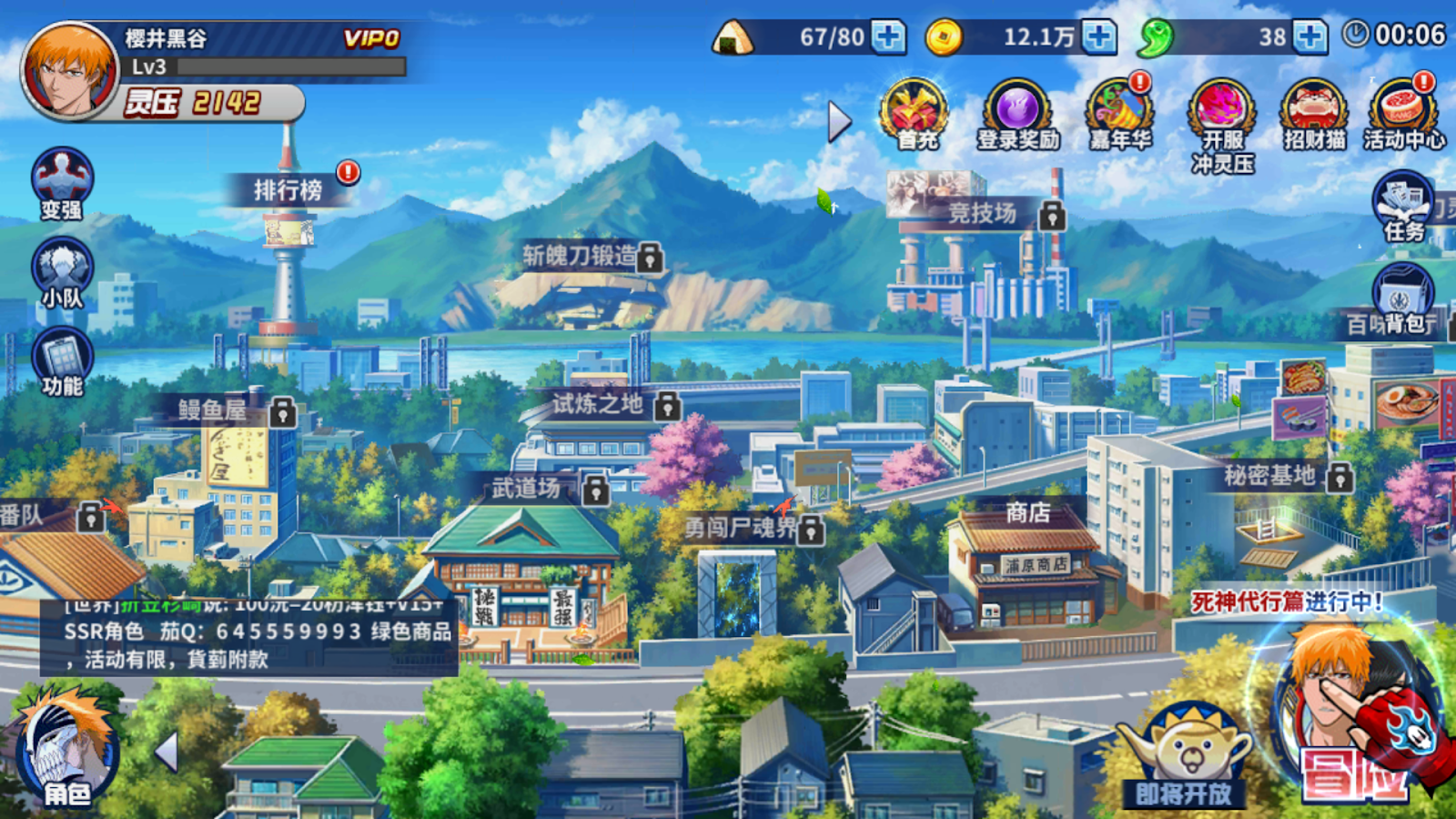Open the 首充 (first recharge) icon

[913, 111]
